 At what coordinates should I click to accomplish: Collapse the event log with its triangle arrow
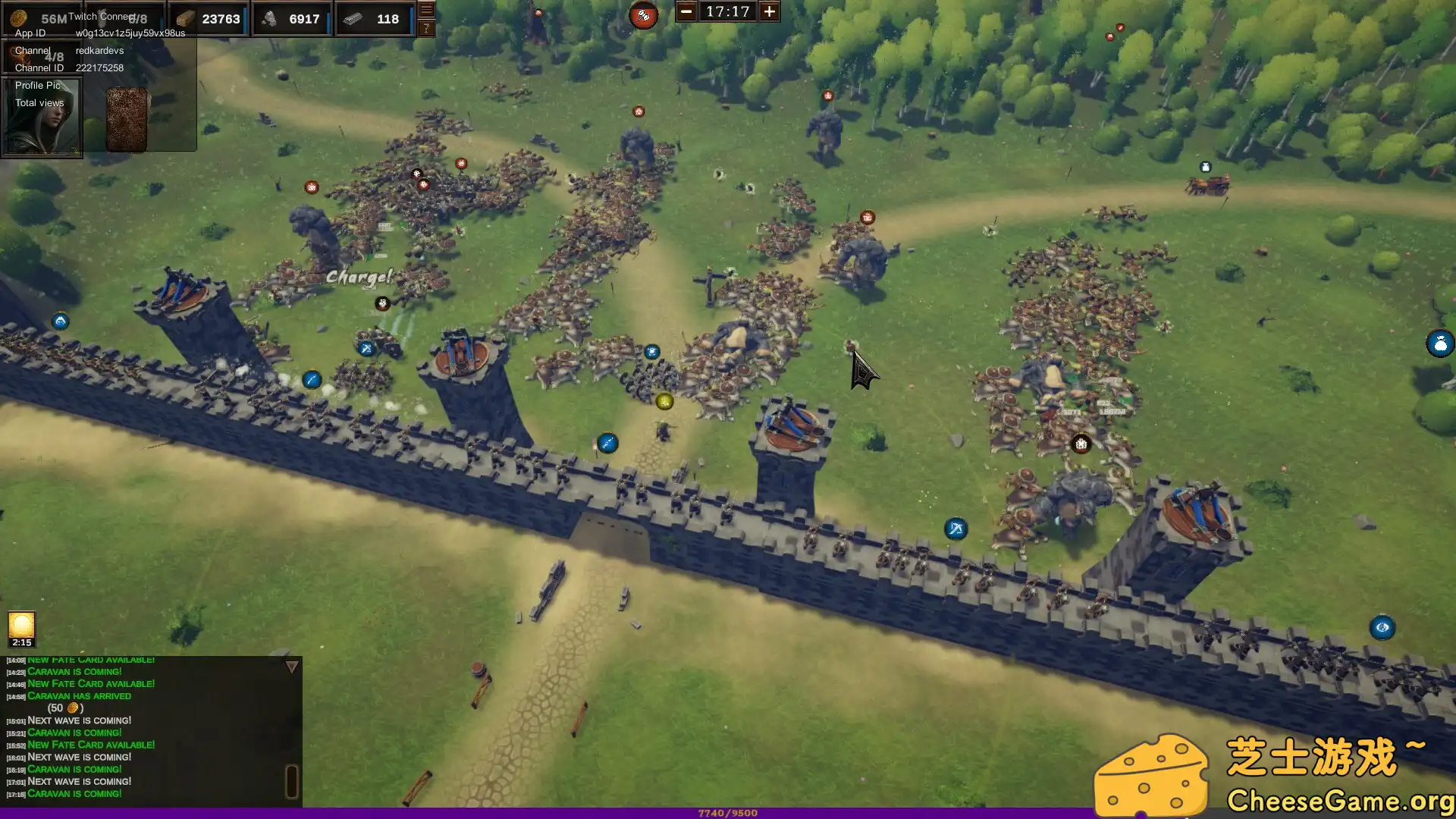pos(290,665)
